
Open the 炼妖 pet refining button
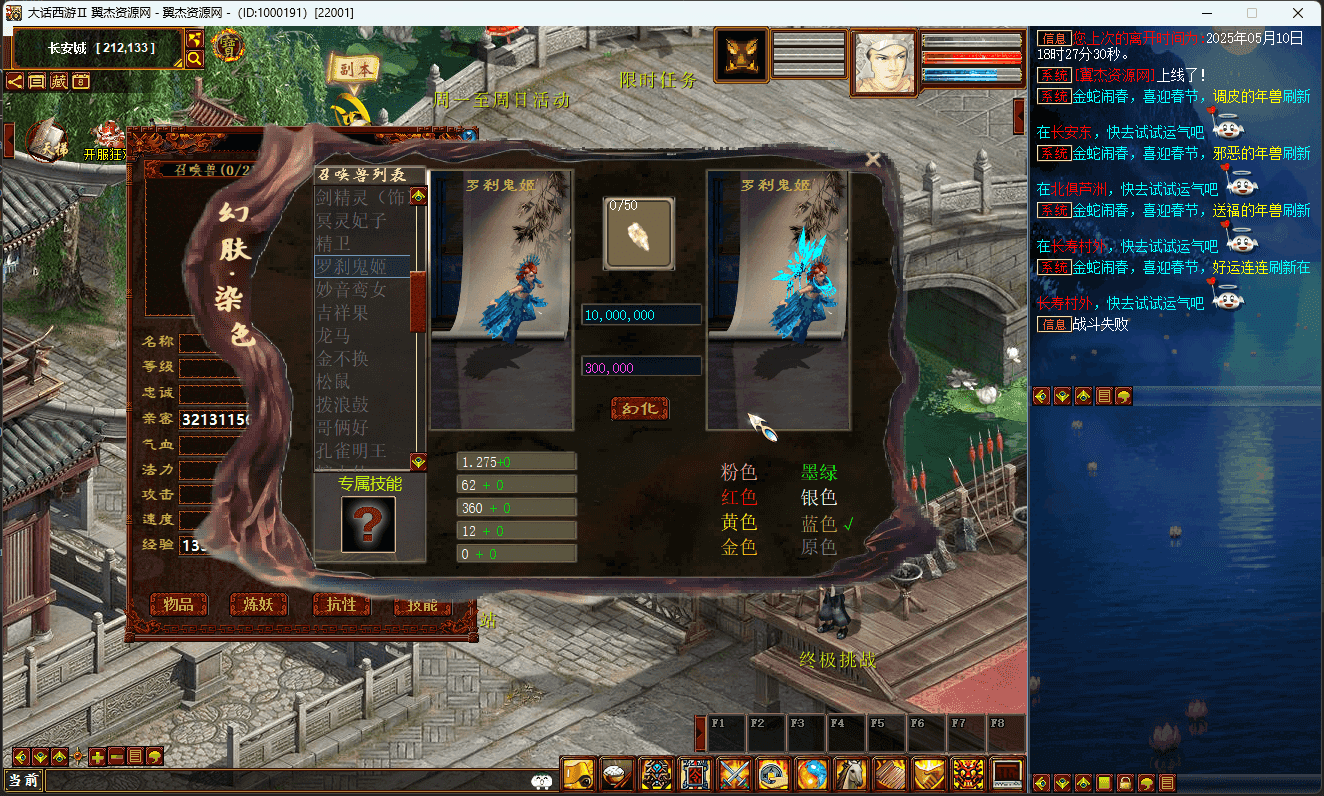coord(259,604)
